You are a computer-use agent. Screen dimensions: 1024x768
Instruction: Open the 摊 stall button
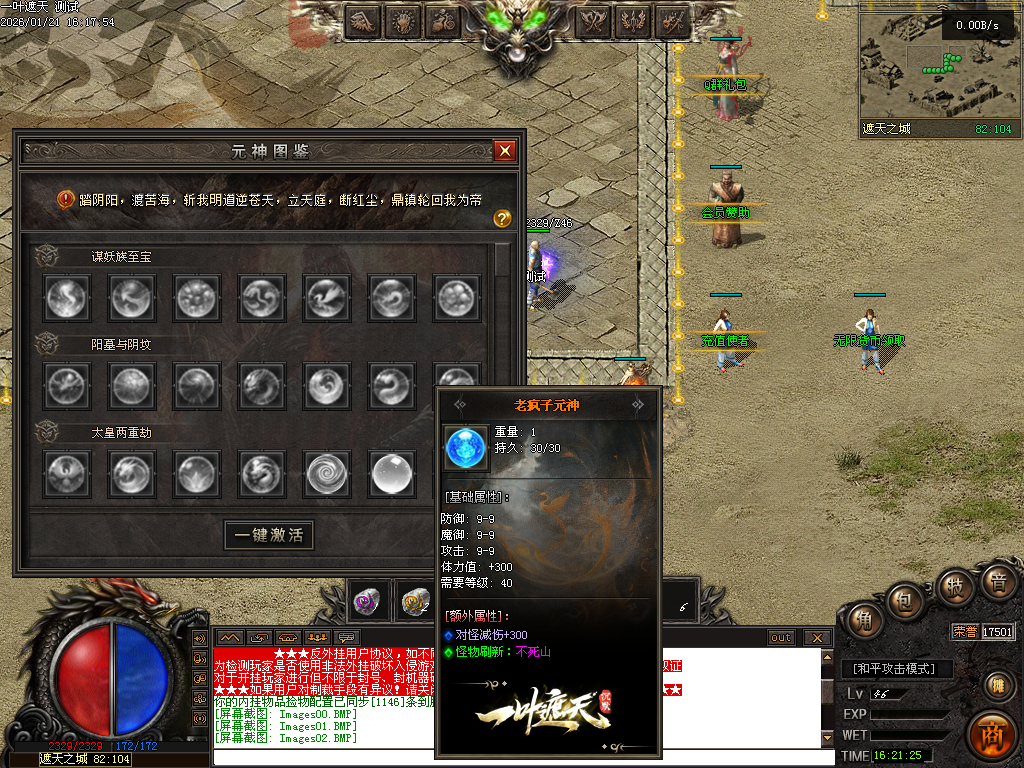coord(996,686)
